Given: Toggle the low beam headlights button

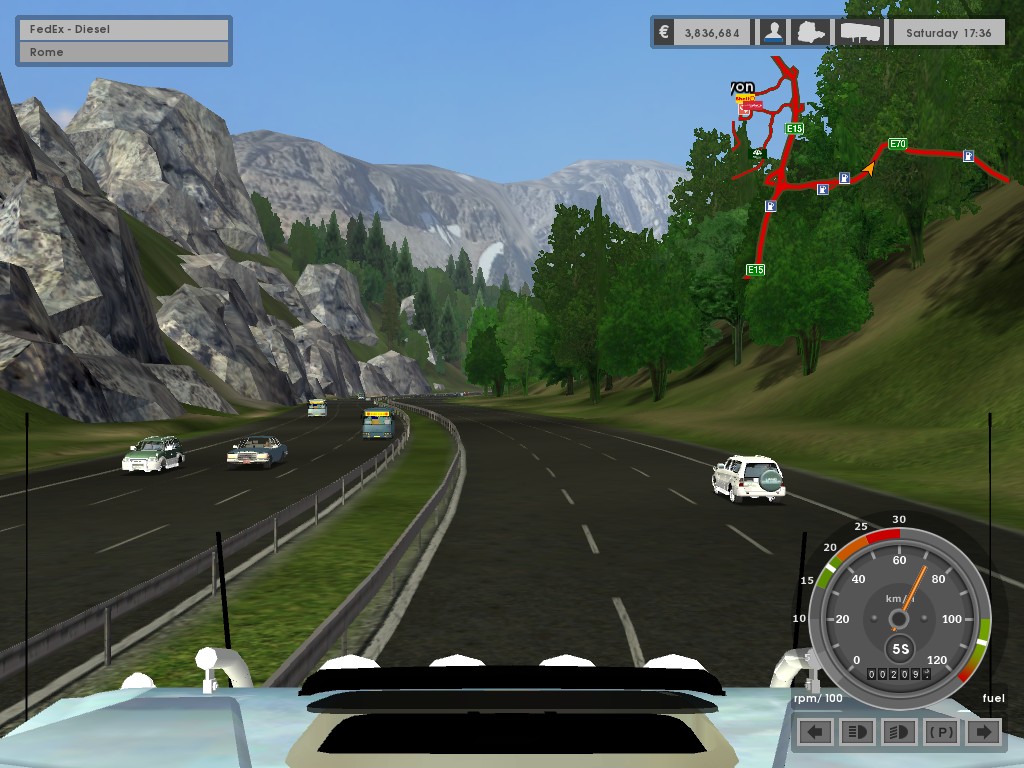Looking at the screenshot, I should [x=899, y=732].
